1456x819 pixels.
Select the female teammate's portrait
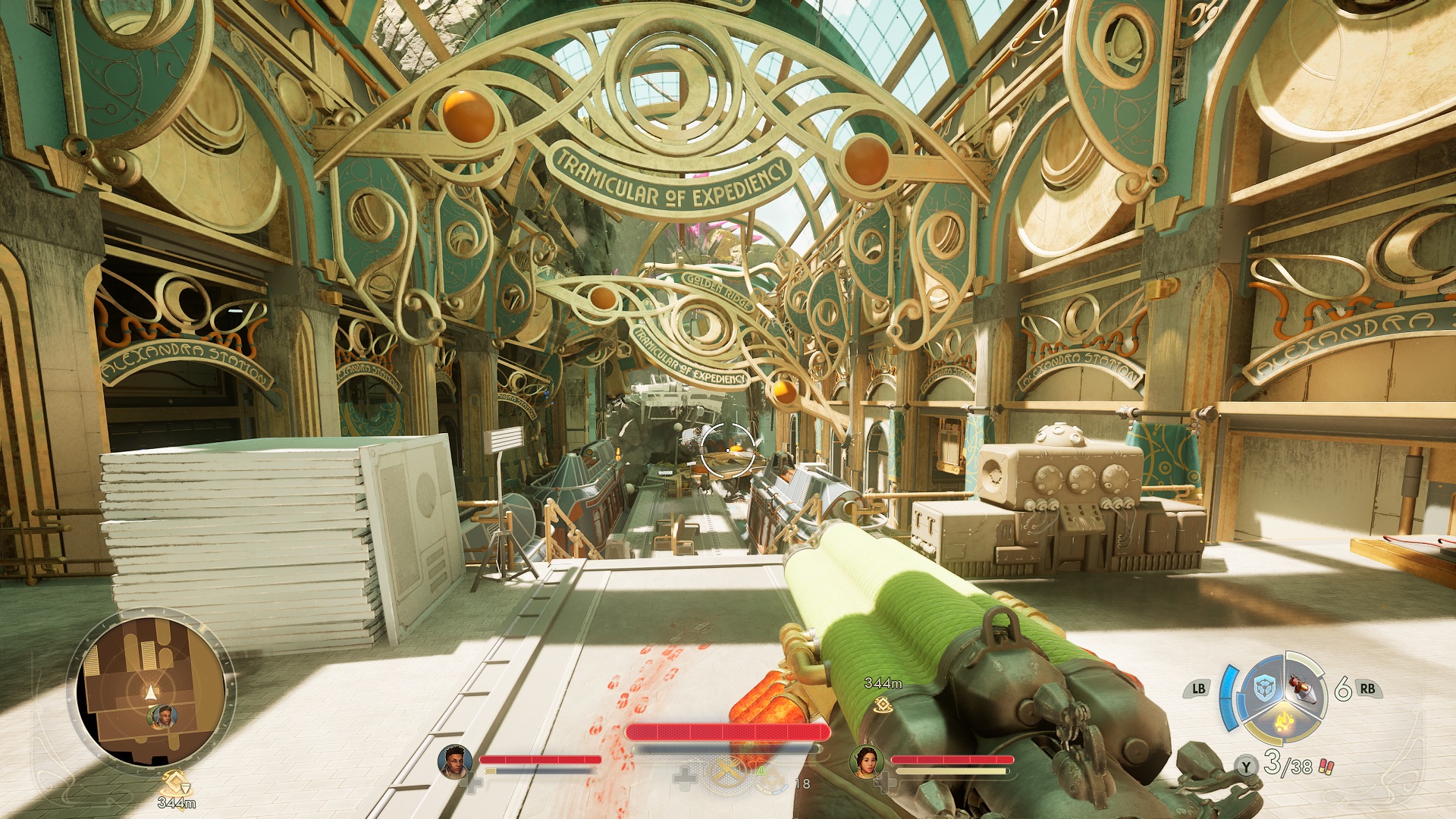point(865,761)
